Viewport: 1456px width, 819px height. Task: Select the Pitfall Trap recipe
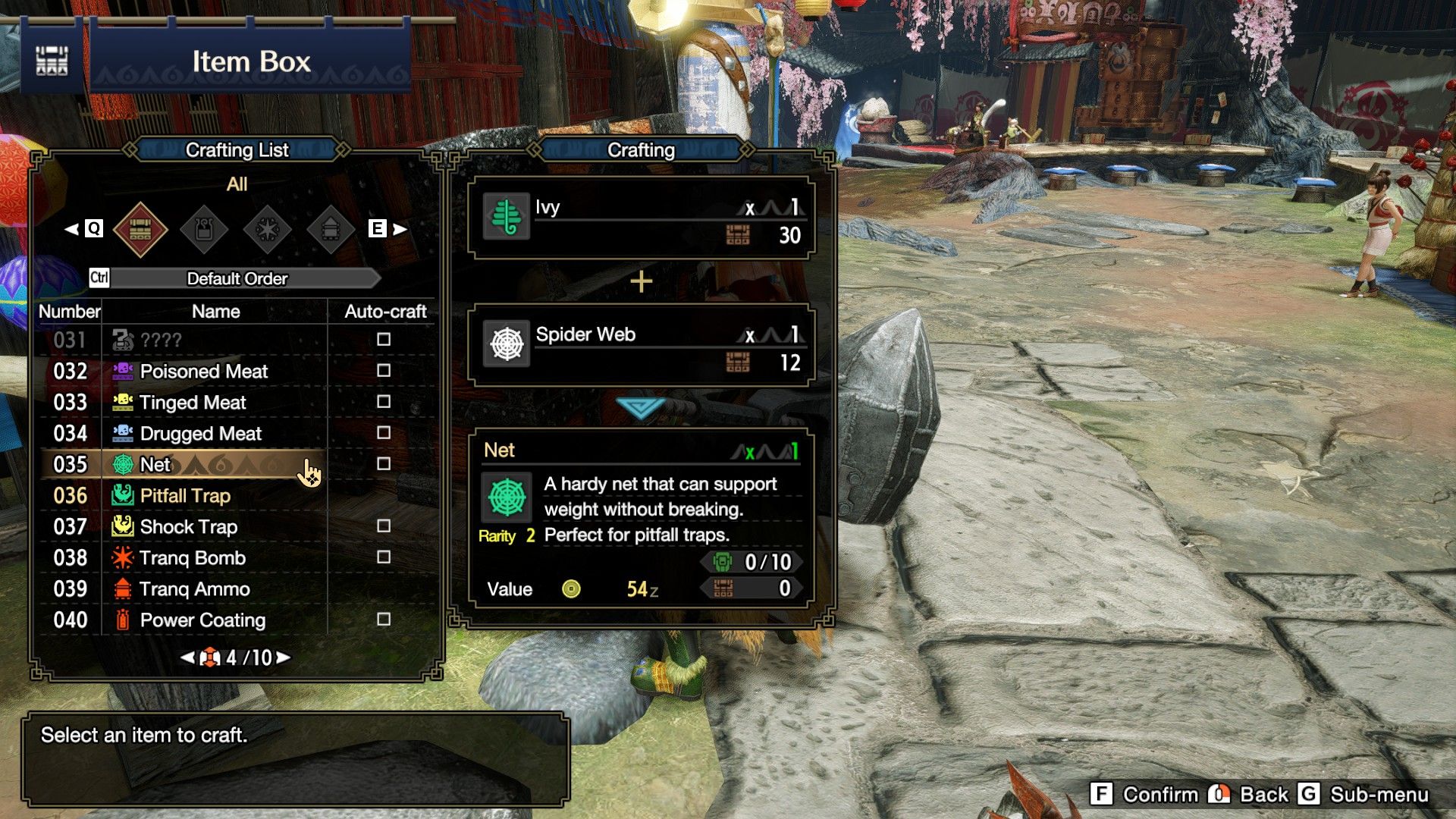[x=185, y=495]
